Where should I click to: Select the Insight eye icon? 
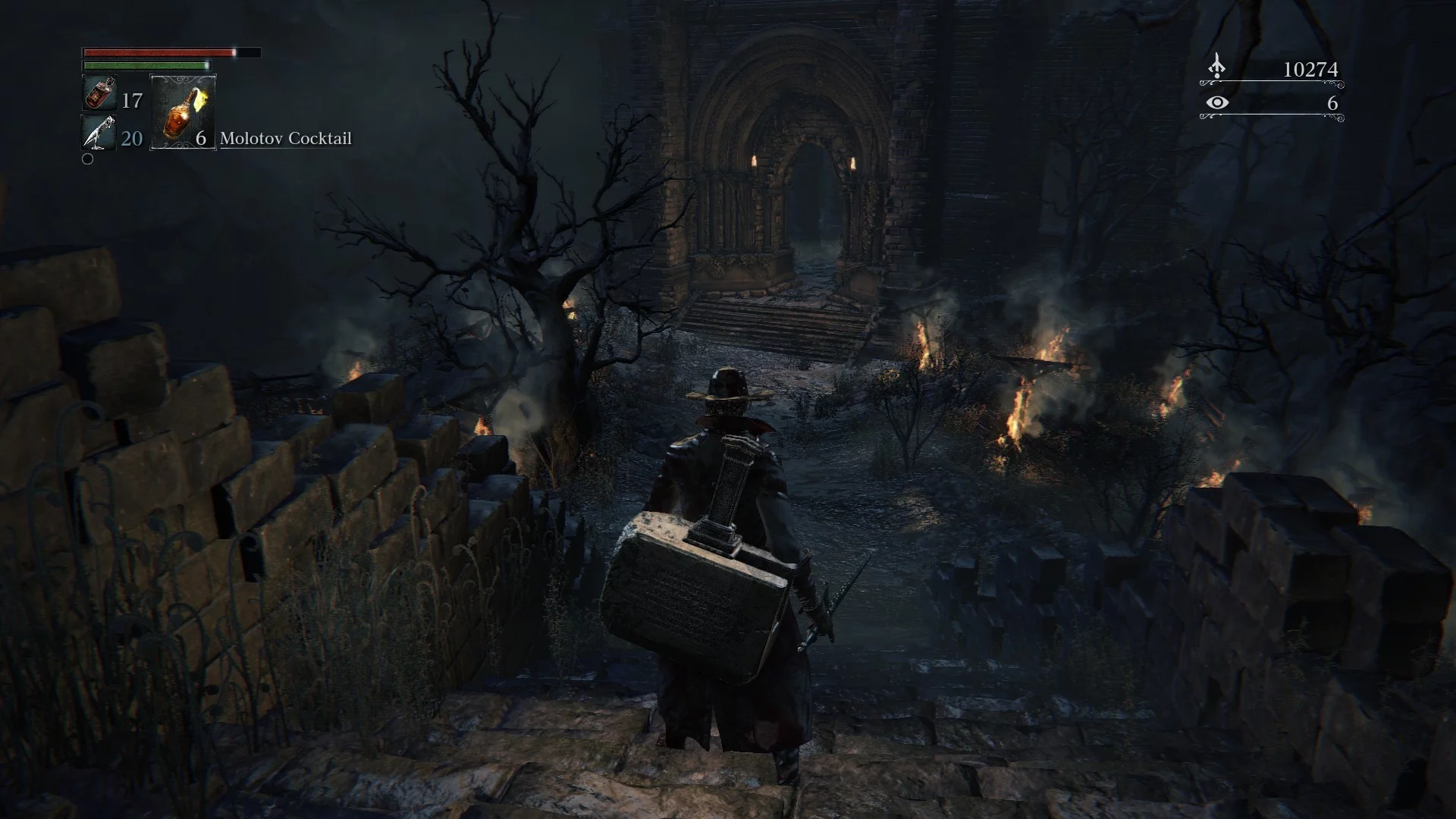click(1217, 102)
